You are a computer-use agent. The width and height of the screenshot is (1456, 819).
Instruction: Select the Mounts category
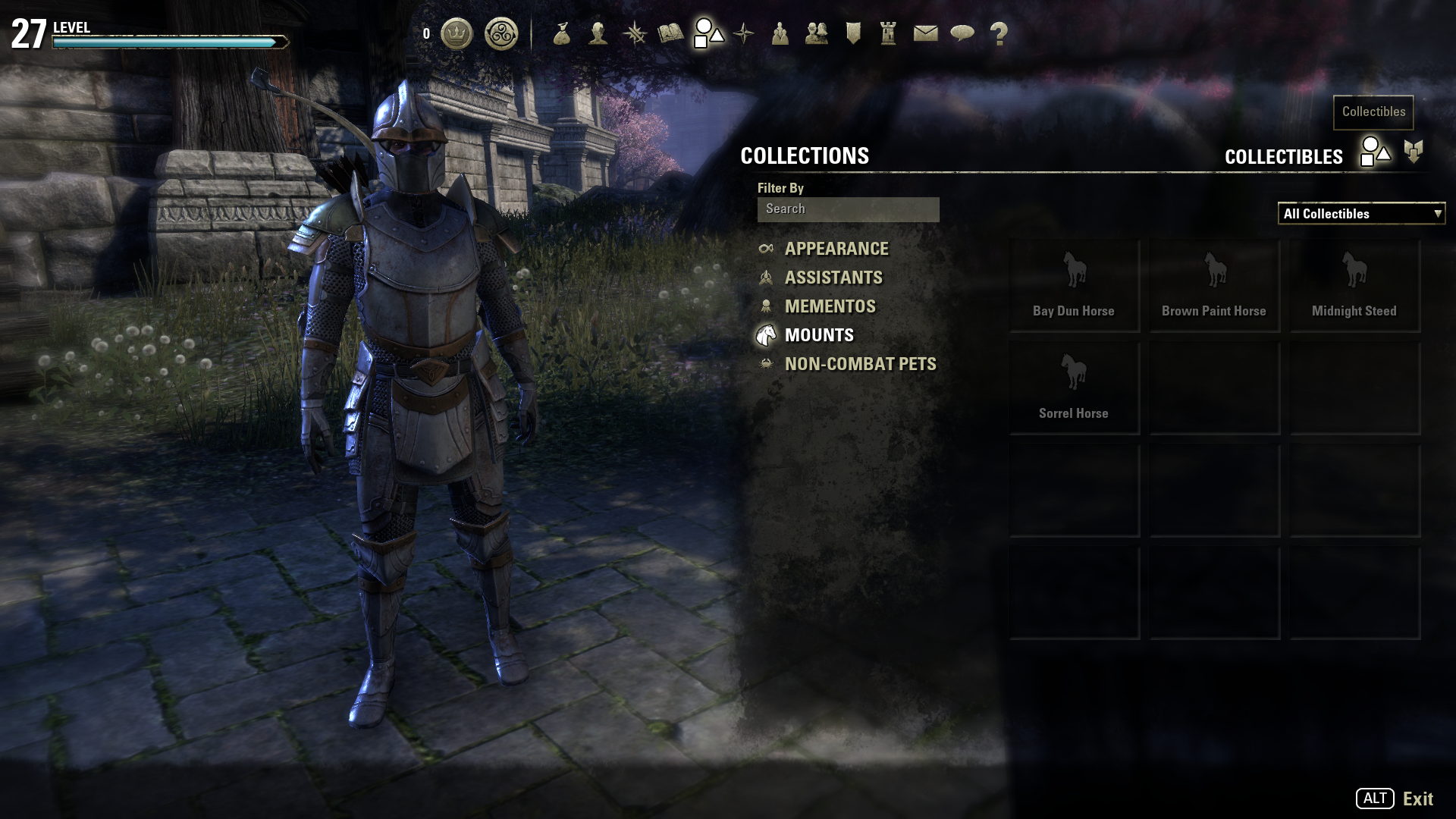(x=818, y=335)
